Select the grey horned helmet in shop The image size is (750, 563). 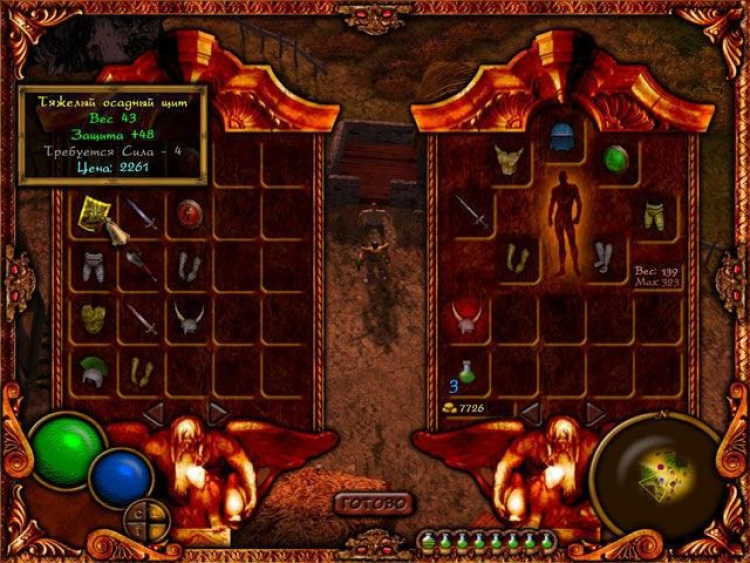[x=189, y=318]
